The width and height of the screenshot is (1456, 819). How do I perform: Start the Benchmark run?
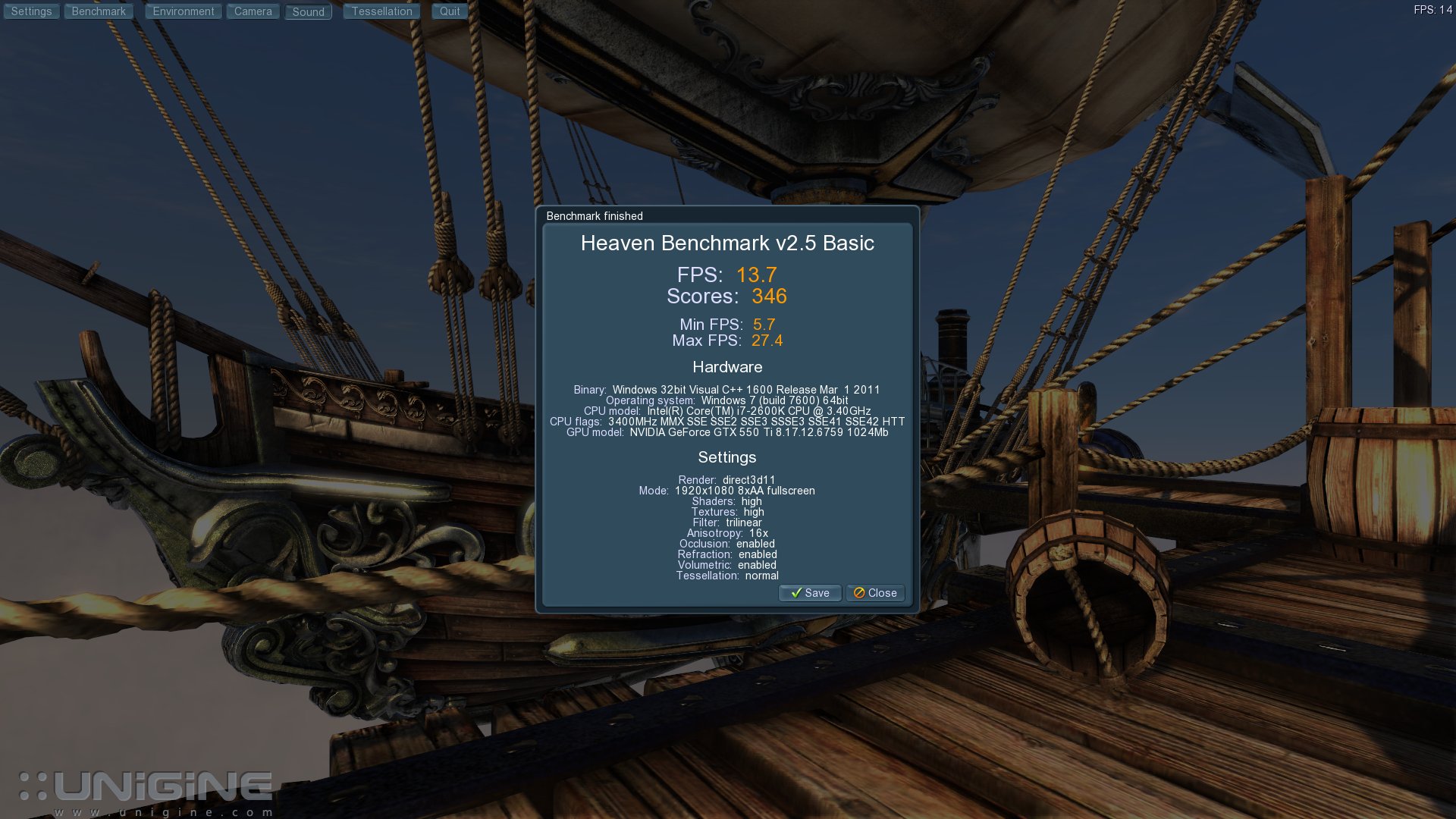tap(99, 11)
